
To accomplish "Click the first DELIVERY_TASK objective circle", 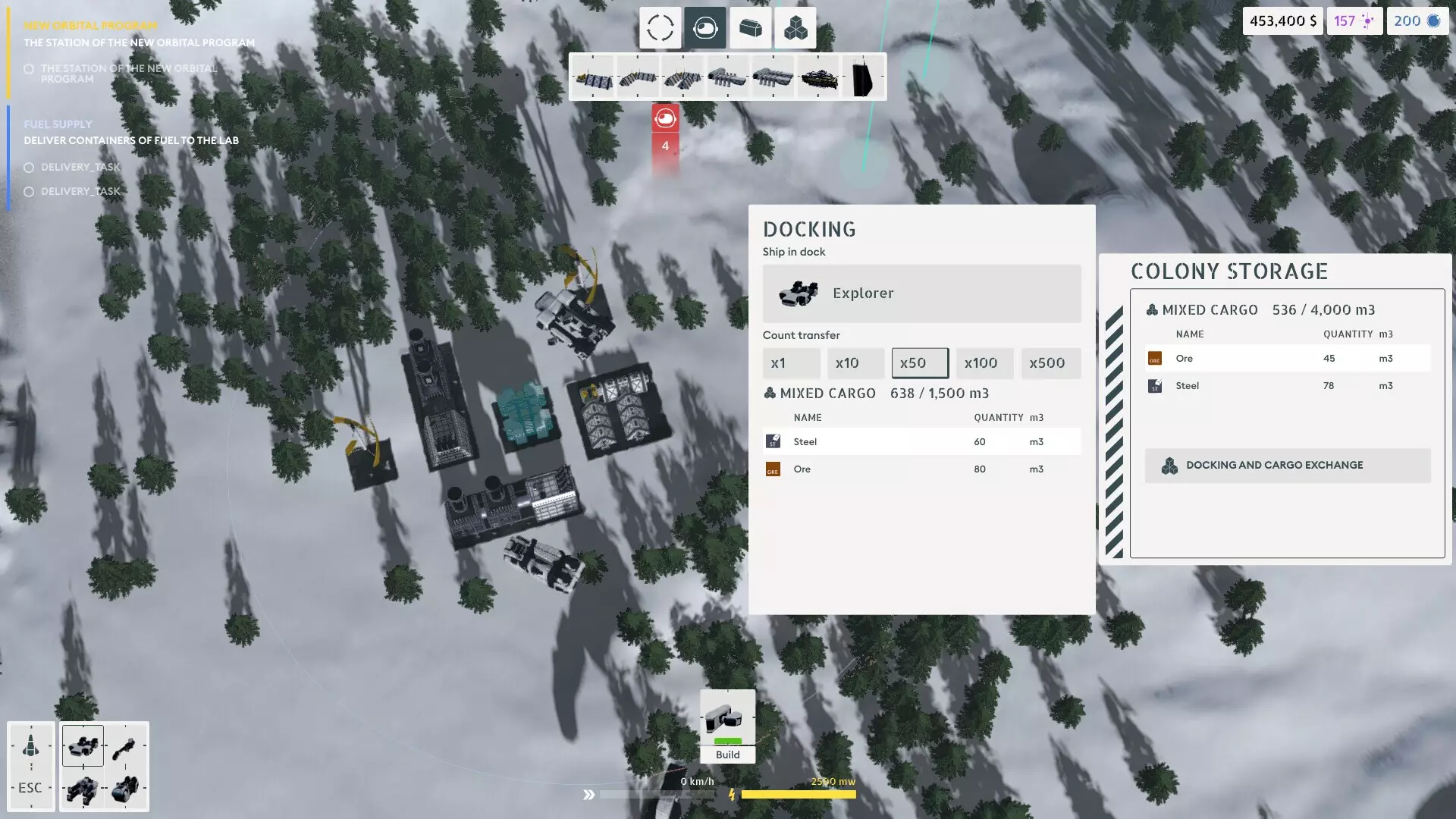I will point(29,167).
